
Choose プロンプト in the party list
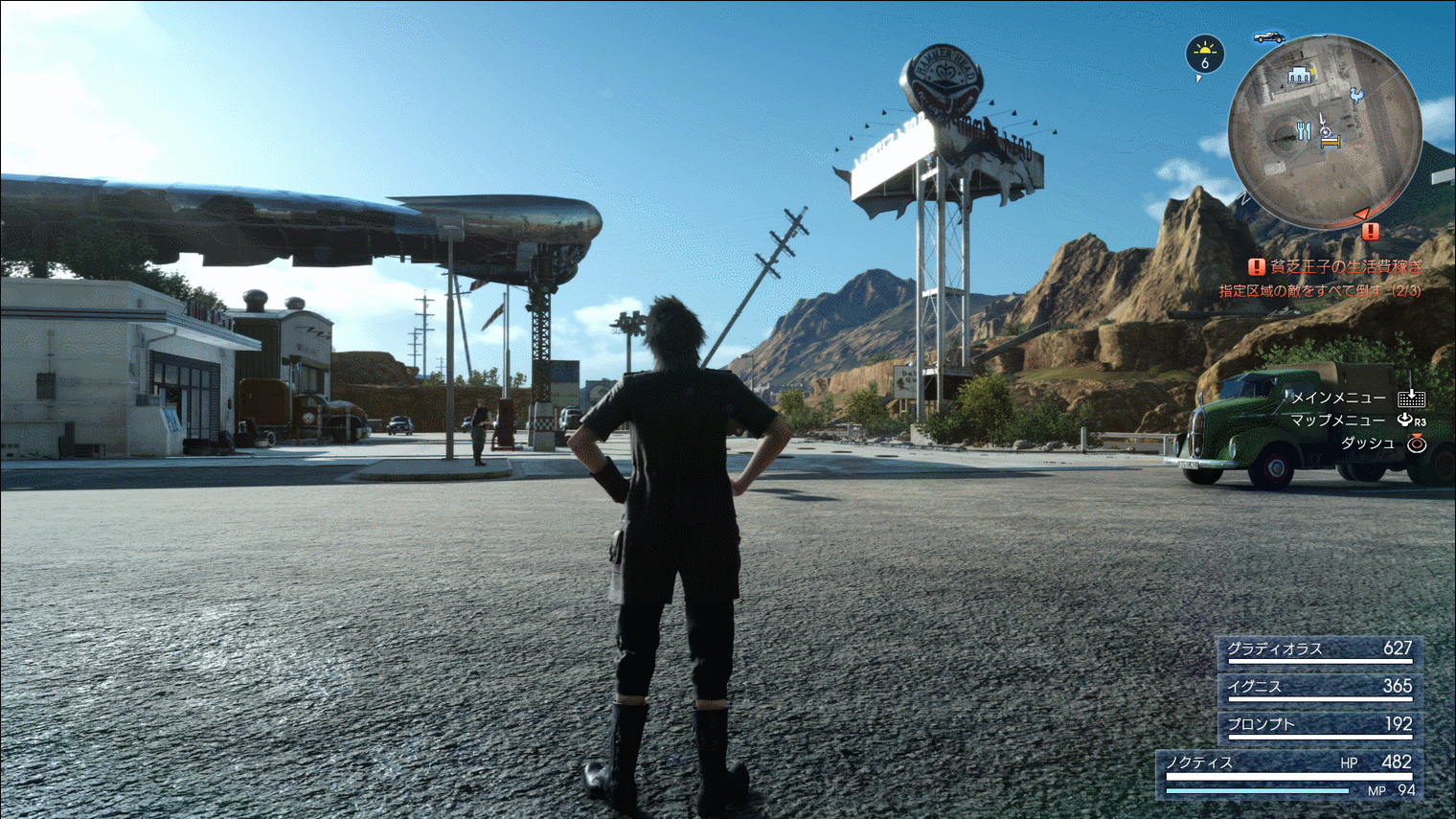click(x=1319, y=725)
